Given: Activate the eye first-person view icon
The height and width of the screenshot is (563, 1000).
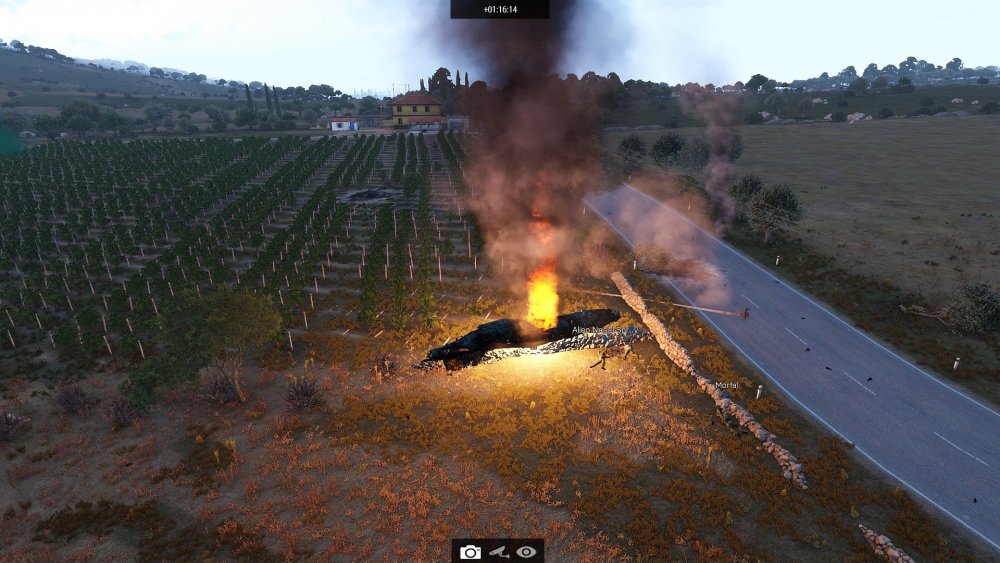Looking at the screenshot, I should [527, 552].
